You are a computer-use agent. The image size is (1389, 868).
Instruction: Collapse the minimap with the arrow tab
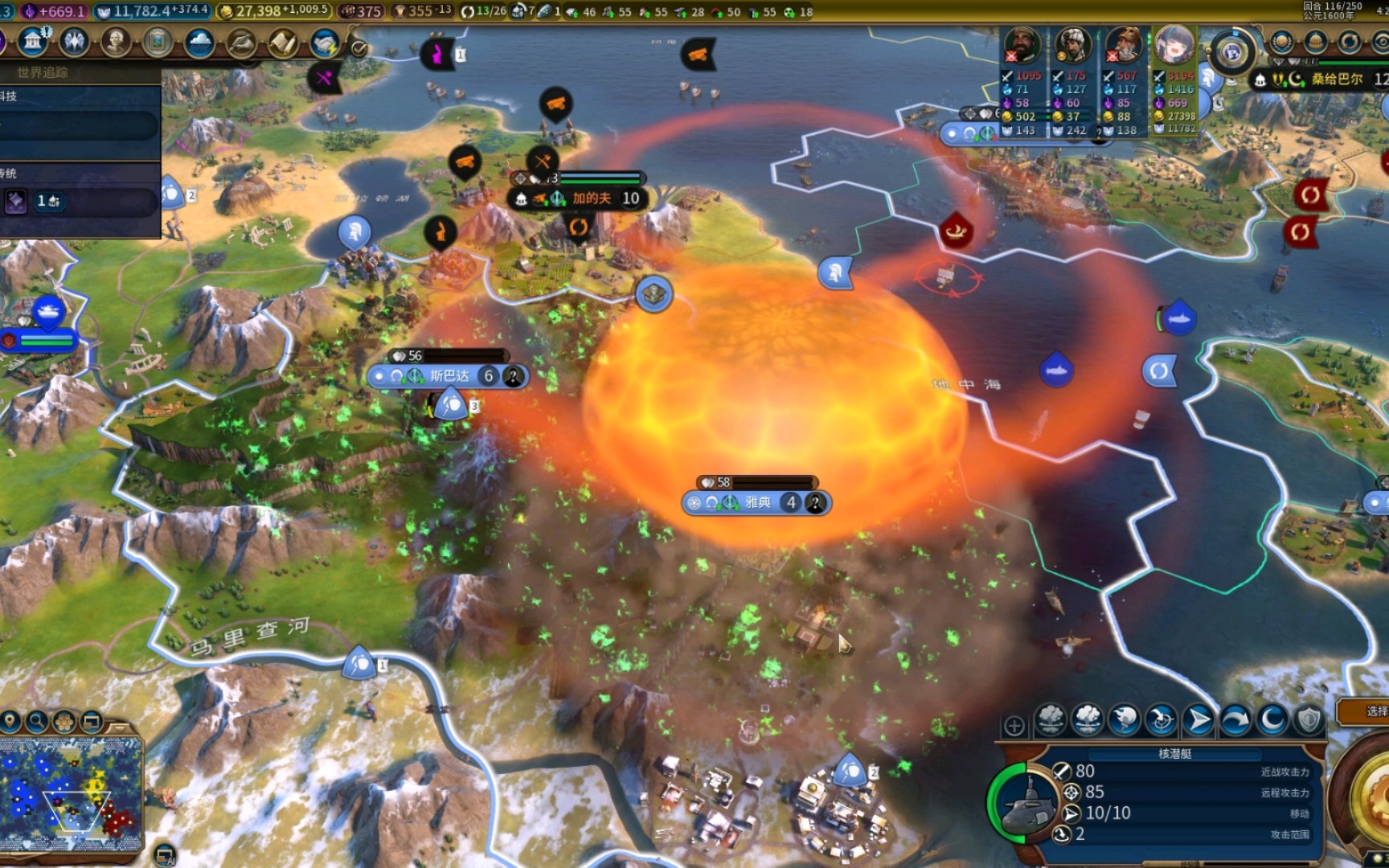pyautogui.click(x=119, y=727)
